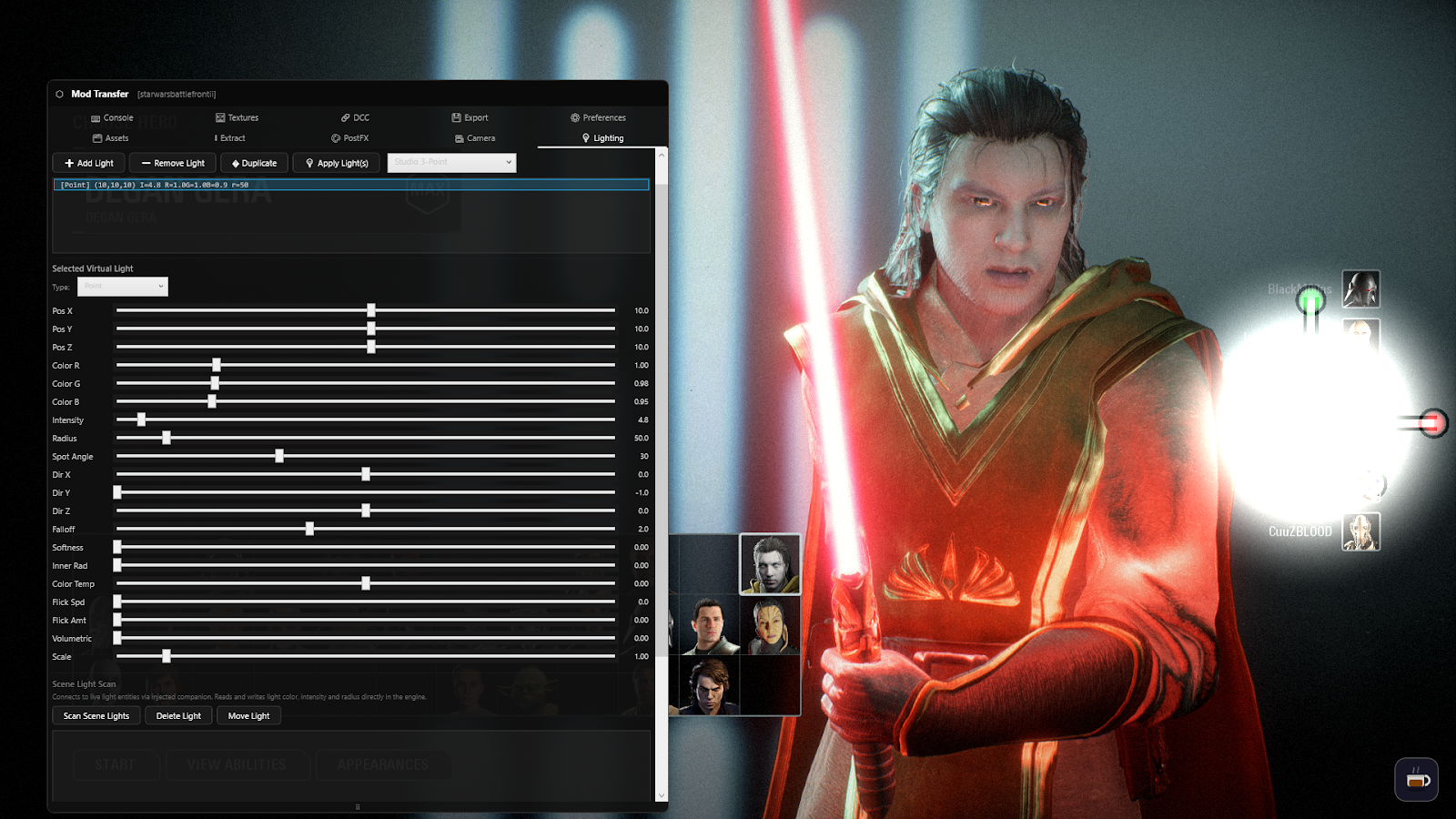
Task: Switch to the Lighting tab
Action: coord(602,137)
